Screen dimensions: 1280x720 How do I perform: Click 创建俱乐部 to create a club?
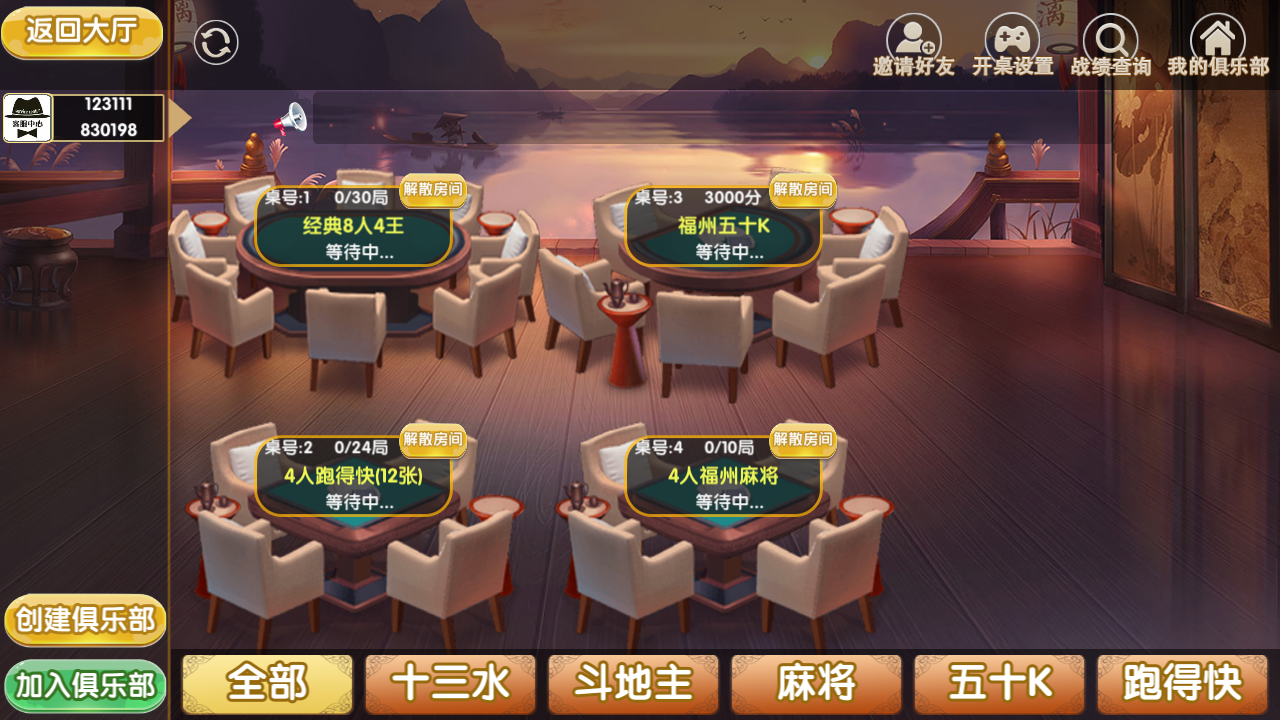click(84, 620)
